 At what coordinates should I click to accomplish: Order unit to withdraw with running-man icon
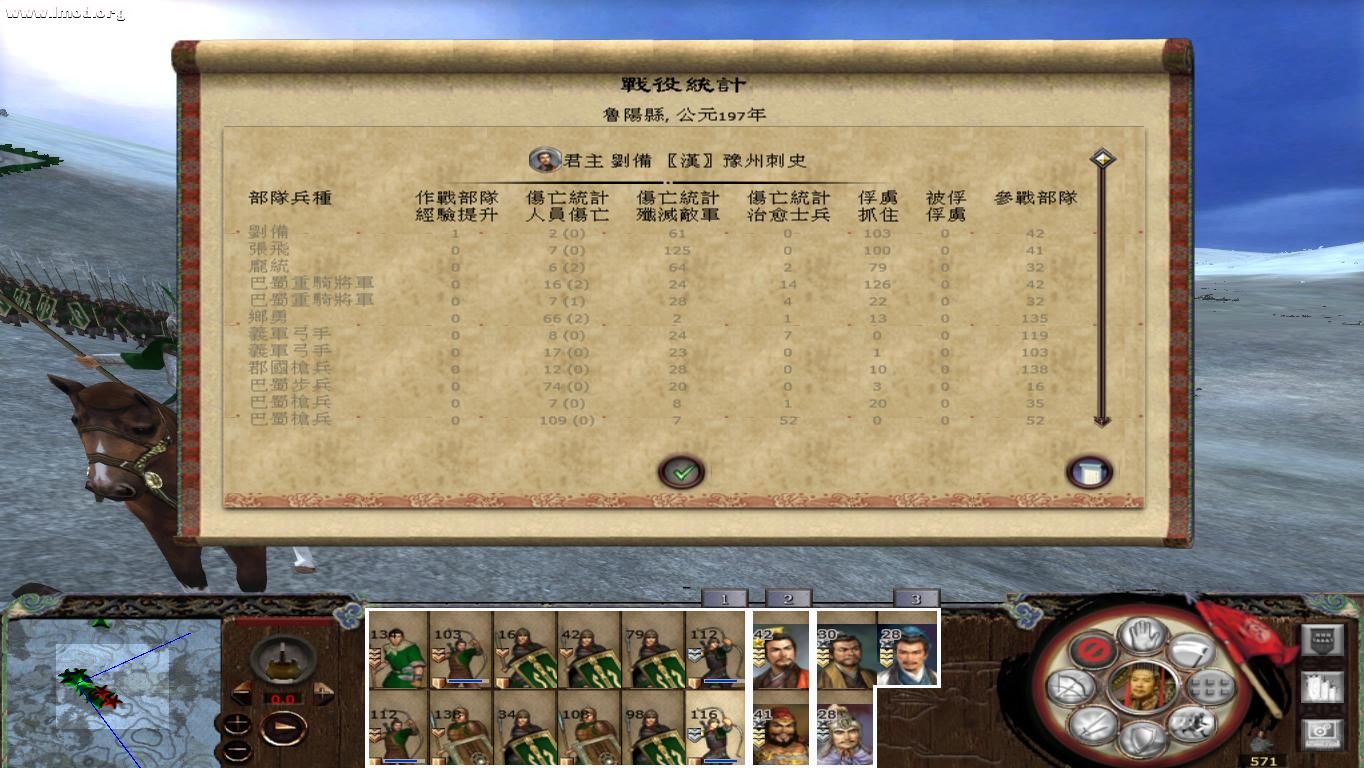(x=1192, y=723)
